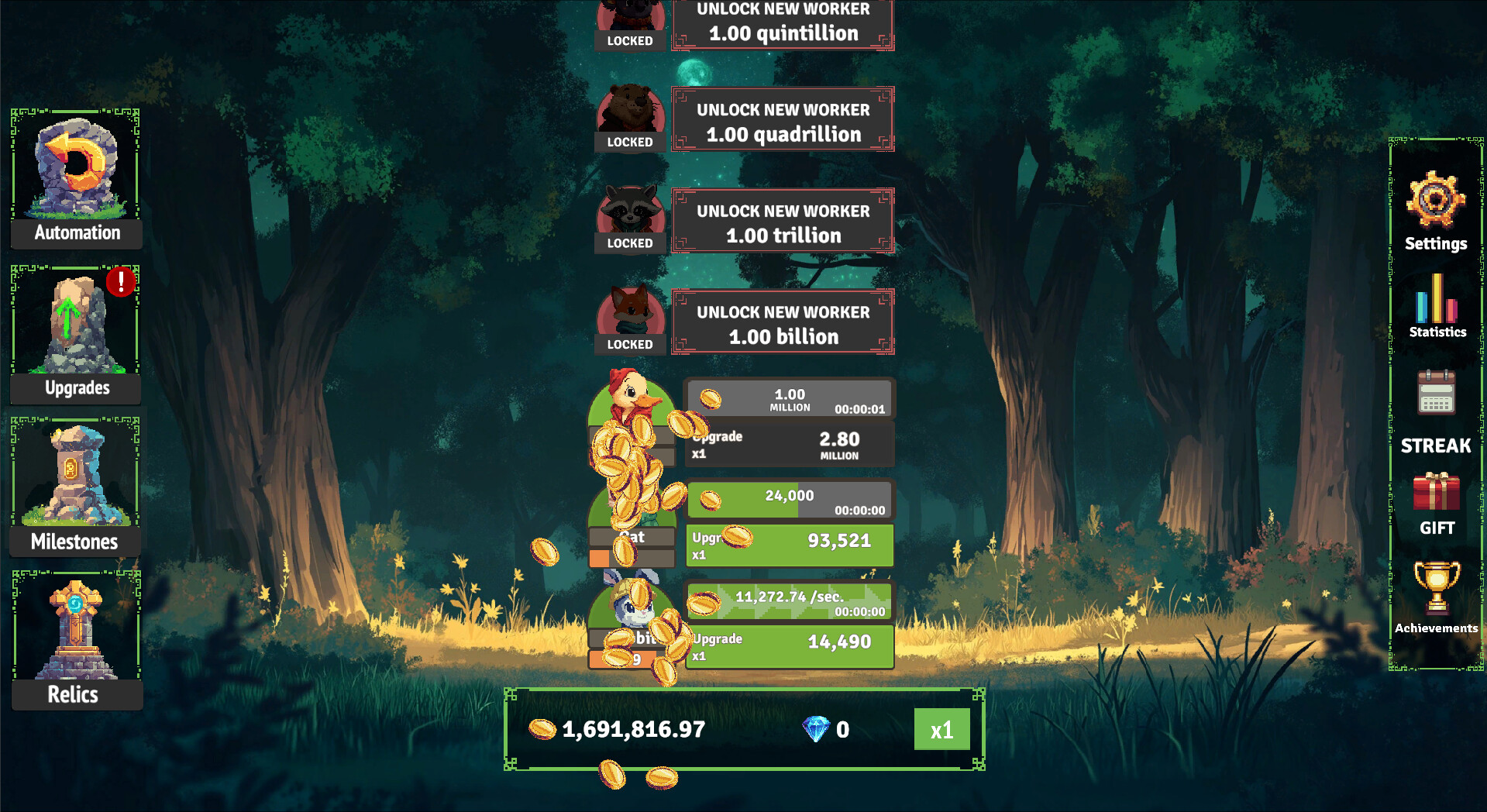Click the 1,691,816.97 coin balance display
1487x812 pixels.
click(x=632, y=729)
